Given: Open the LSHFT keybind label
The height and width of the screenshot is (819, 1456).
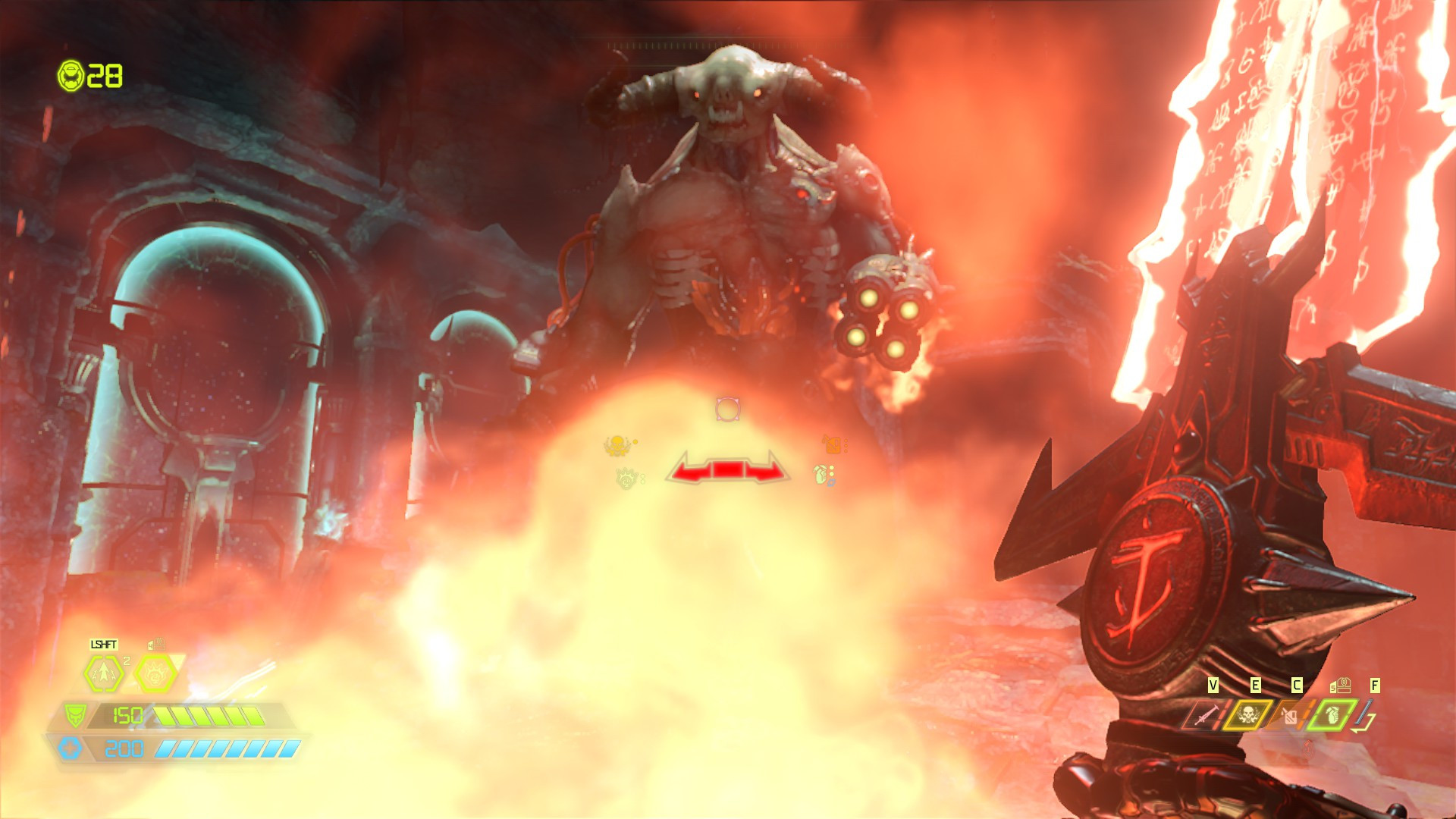Looking at the screenshot, I should pos(103,644).
